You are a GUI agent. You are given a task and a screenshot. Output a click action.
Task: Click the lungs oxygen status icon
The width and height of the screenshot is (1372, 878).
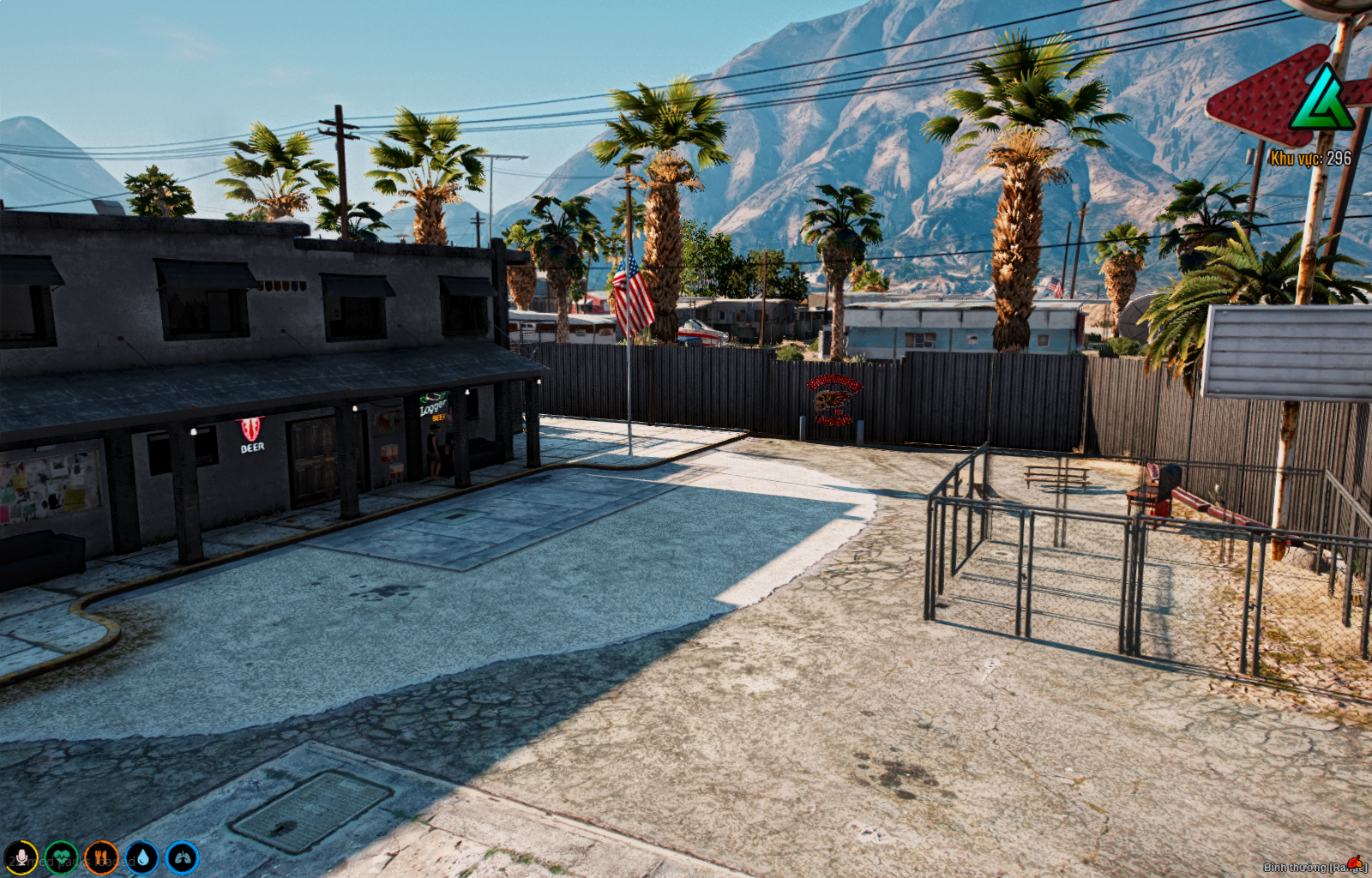[x=182, y=857]
